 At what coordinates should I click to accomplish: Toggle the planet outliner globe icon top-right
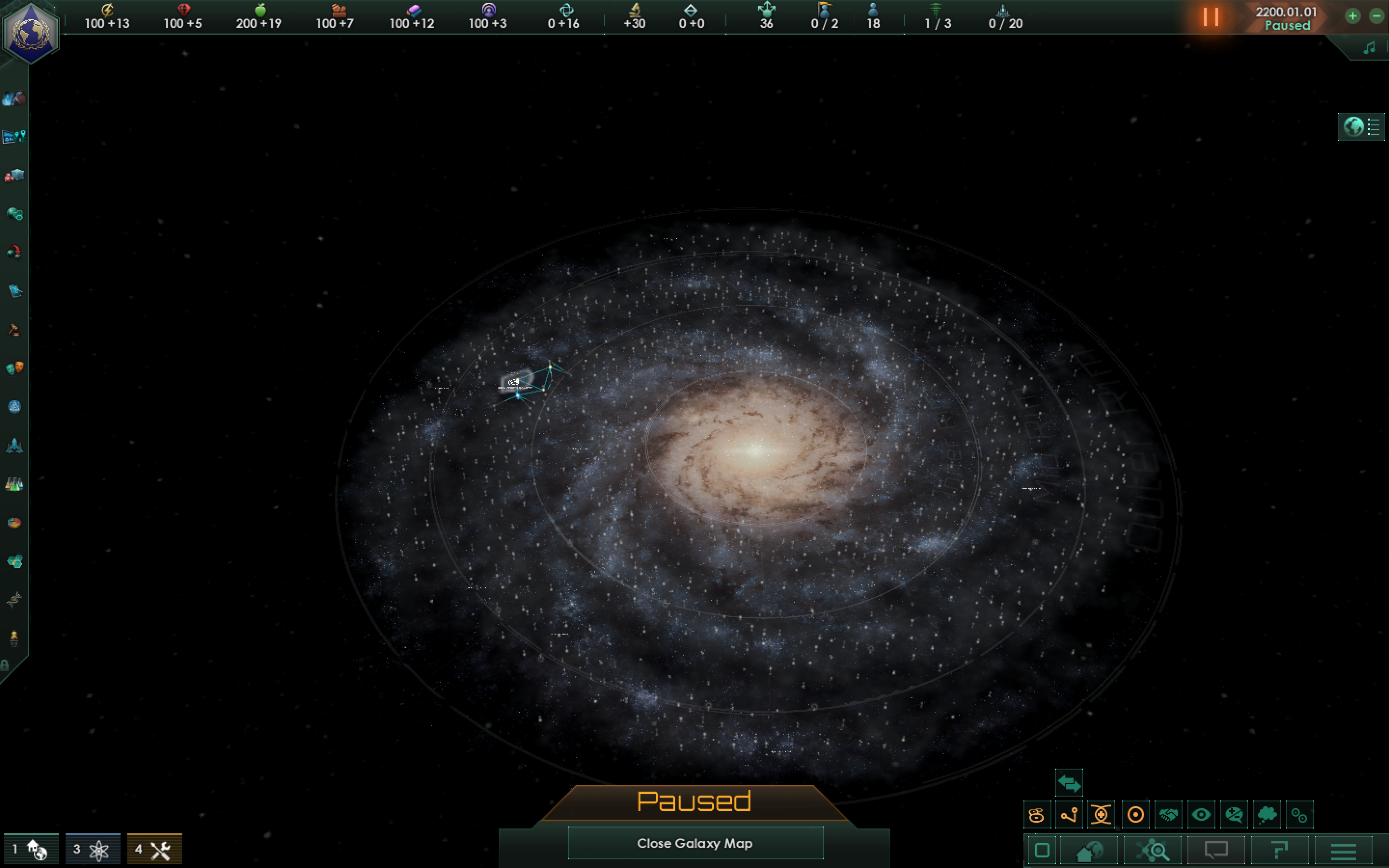tap(1353, 127)
